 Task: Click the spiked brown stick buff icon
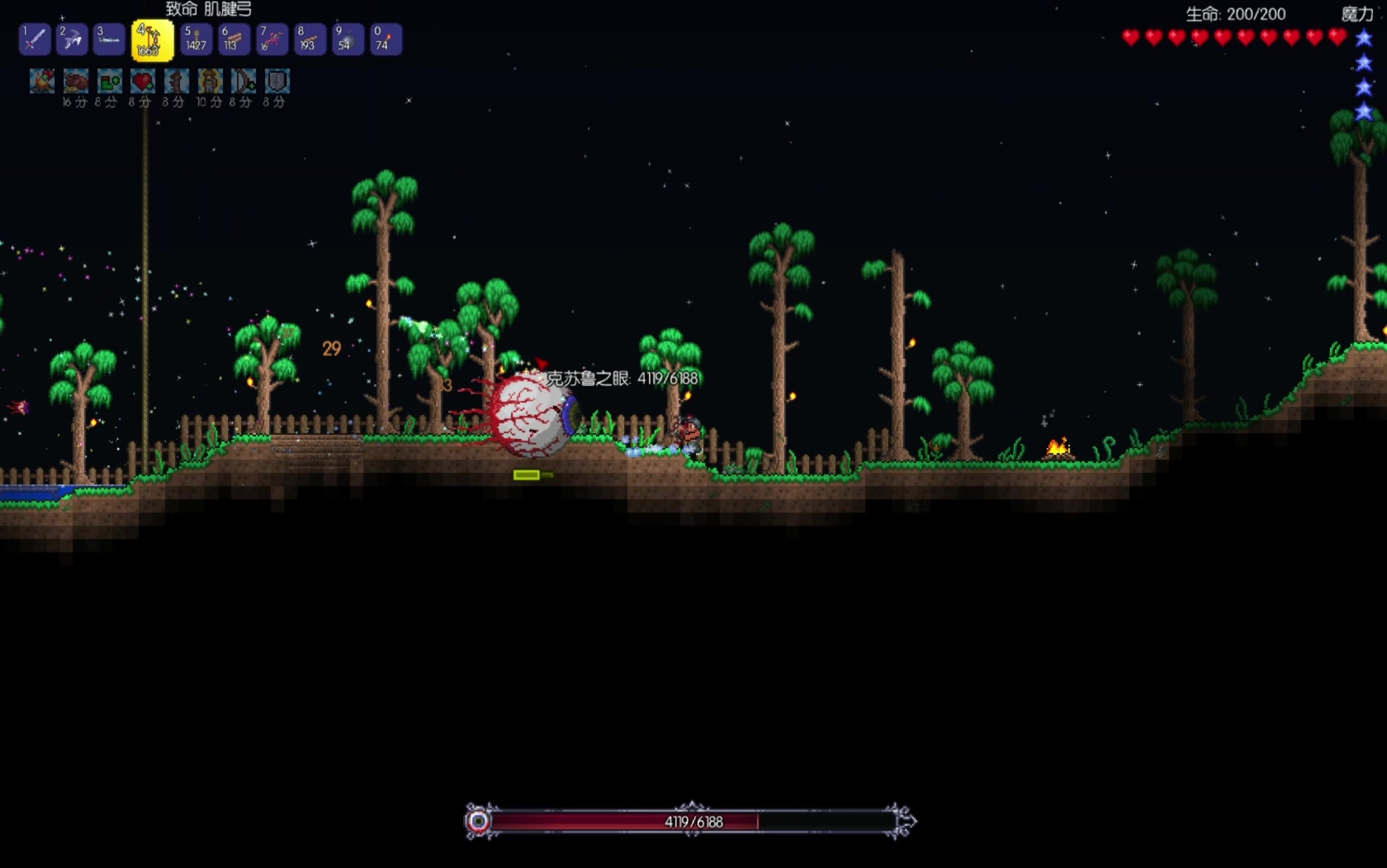pyautogui.click(x=176, y=81)
